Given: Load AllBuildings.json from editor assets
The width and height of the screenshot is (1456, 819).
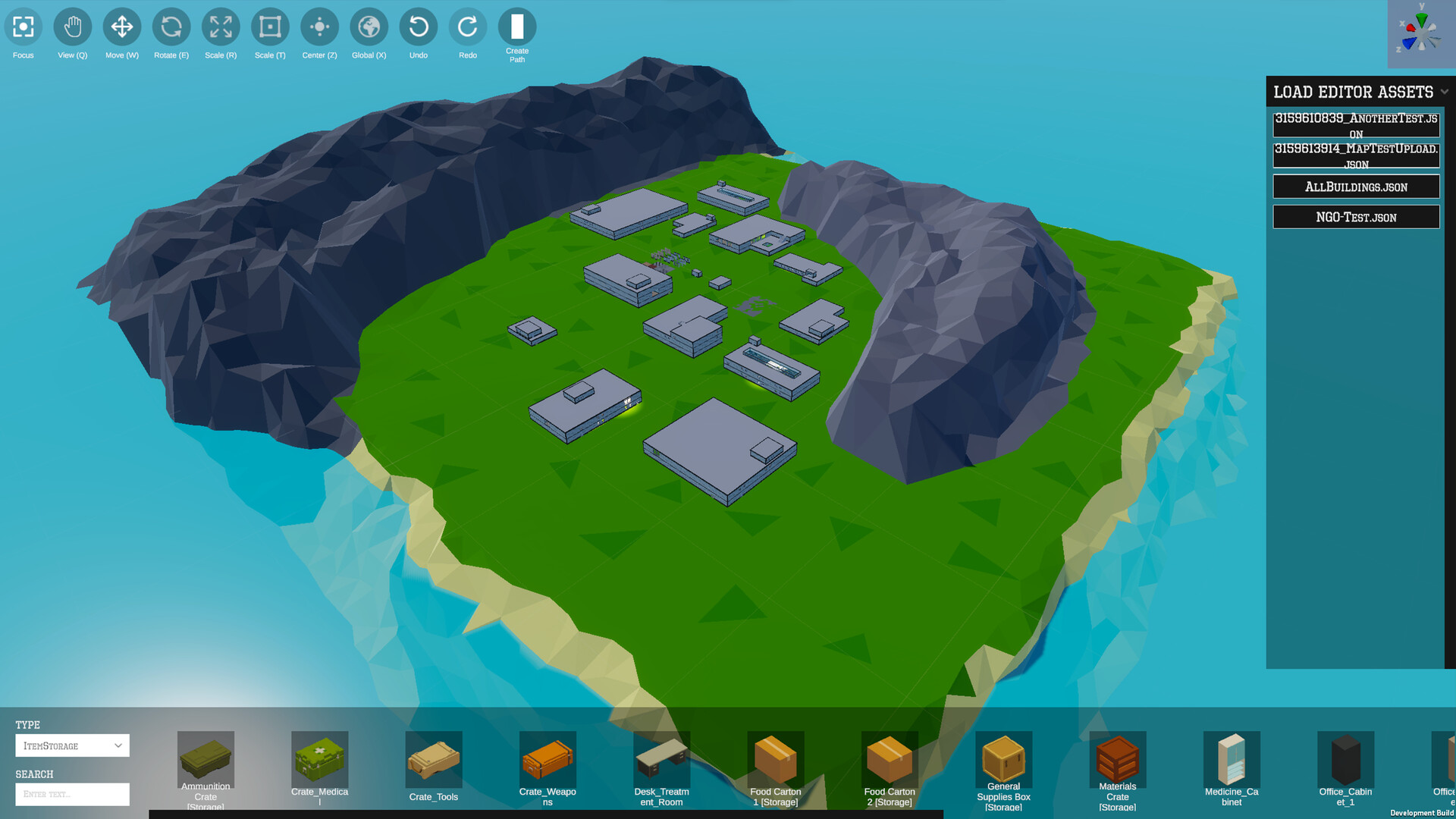Looking at the screenshot, I should click(1356, 186).
